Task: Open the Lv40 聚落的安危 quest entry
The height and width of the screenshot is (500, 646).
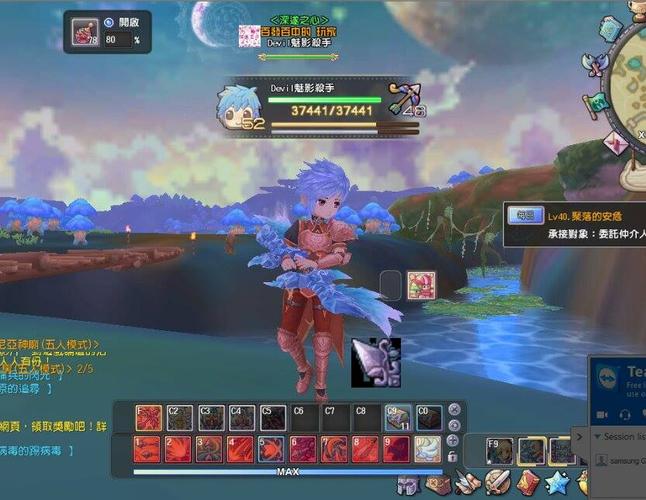Action: click(x=585, y=216)
